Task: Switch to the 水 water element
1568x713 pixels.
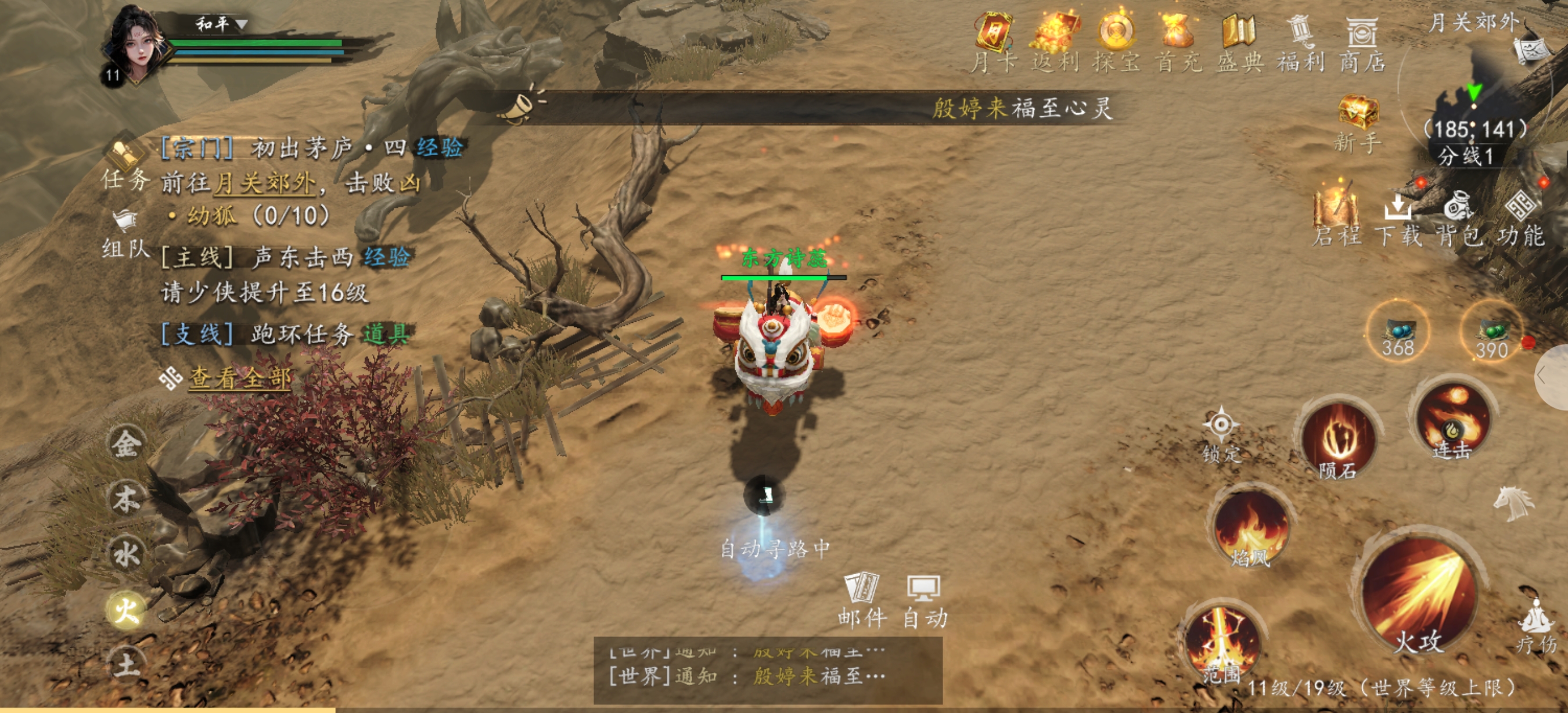Action: [126, 554]
